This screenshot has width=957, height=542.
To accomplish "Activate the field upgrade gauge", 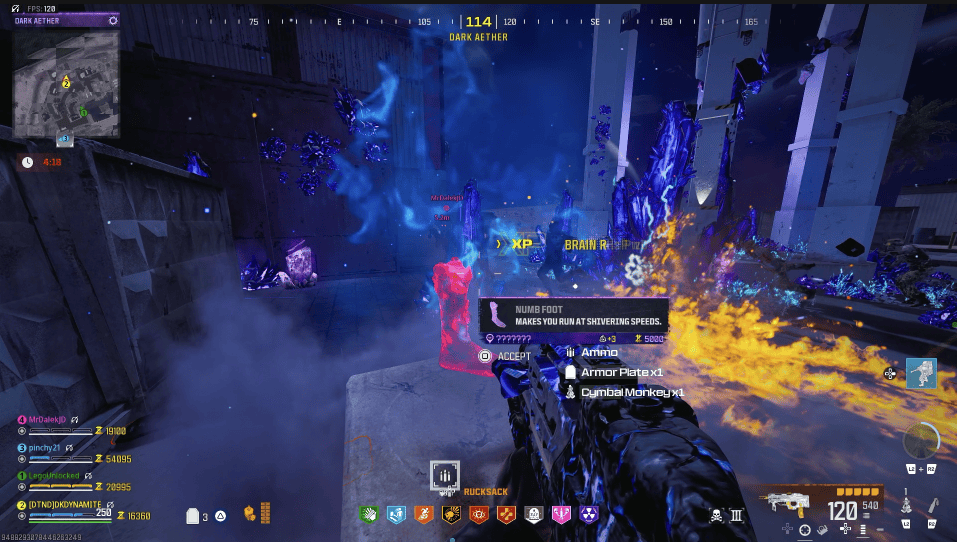I will [920, 441].
